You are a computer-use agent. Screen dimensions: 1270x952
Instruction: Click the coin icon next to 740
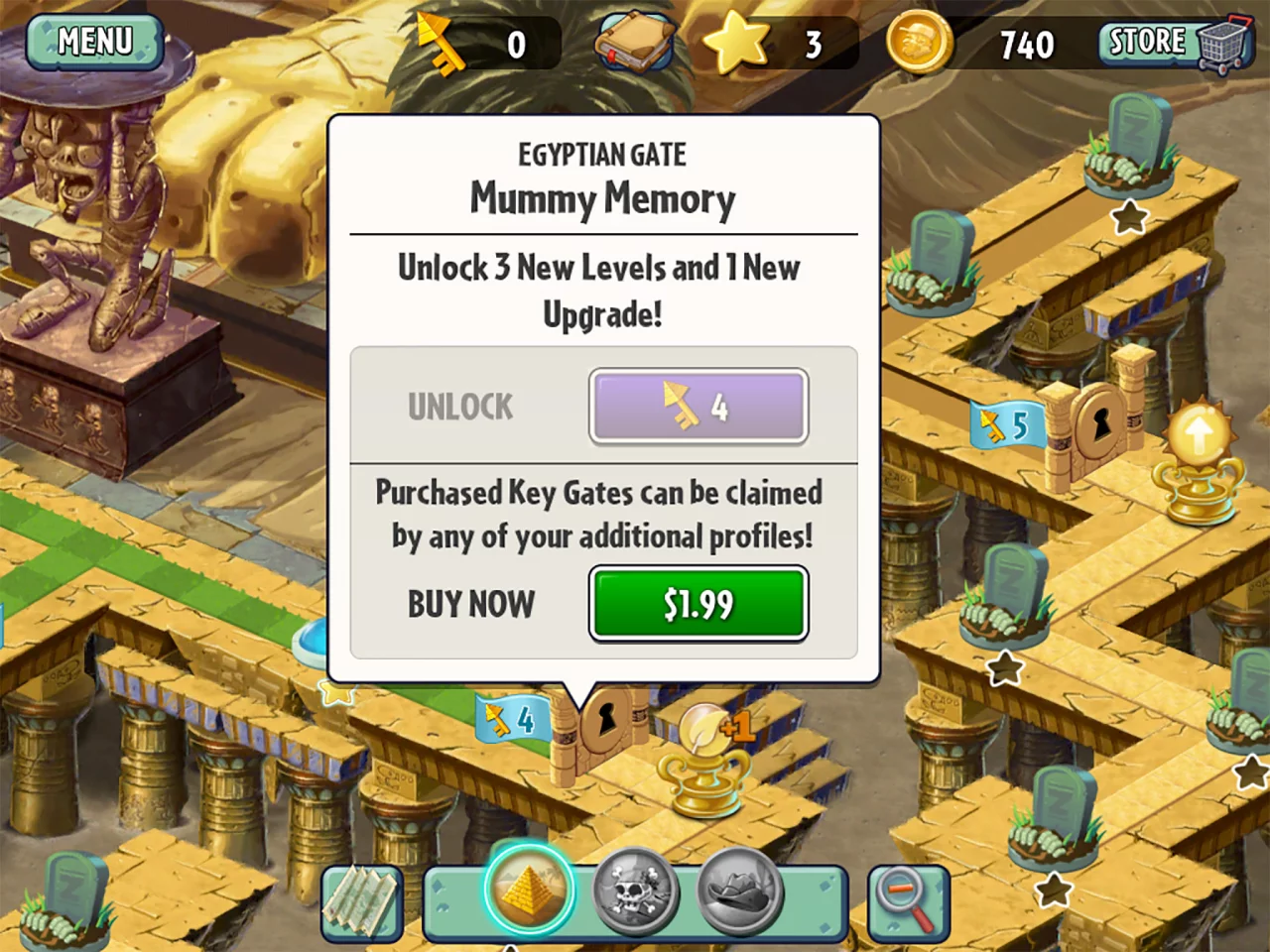point(918,42)
